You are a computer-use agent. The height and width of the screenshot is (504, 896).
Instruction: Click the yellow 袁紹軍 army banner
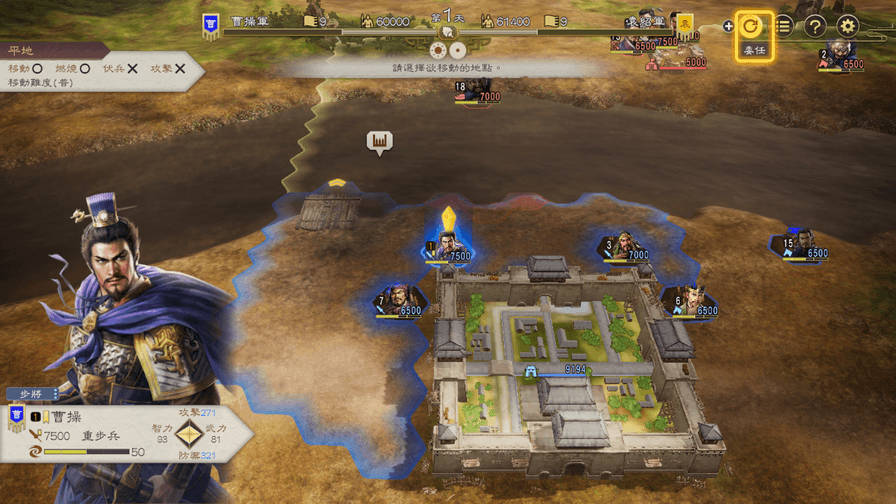(685, 24)
